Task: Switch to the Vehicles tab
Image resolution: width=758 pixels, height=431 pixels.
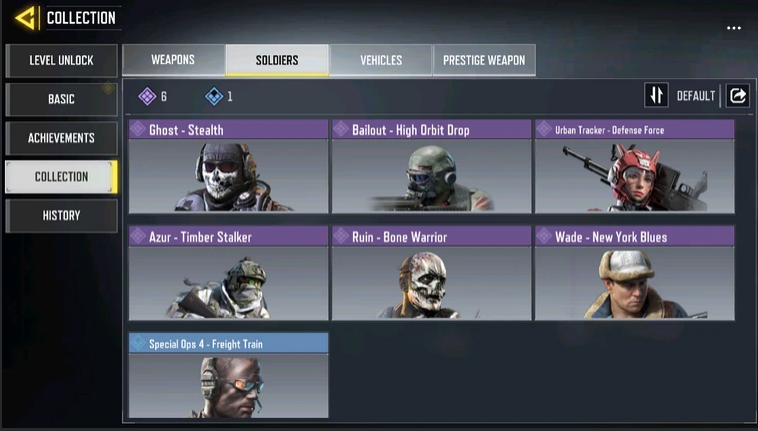Action: pos(380,60)
